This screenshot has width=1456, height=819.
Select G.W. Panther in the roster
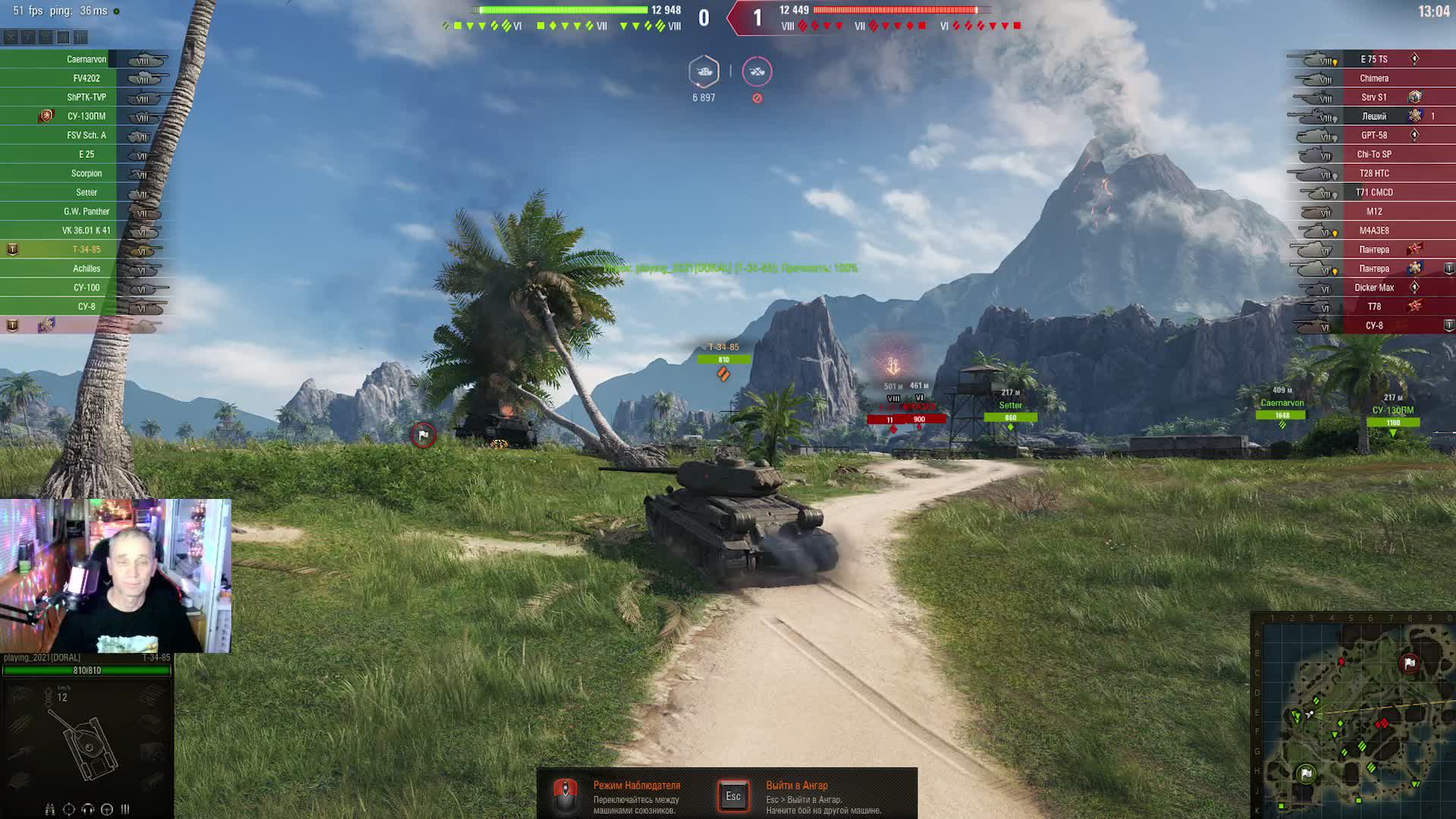coord(86,212)
